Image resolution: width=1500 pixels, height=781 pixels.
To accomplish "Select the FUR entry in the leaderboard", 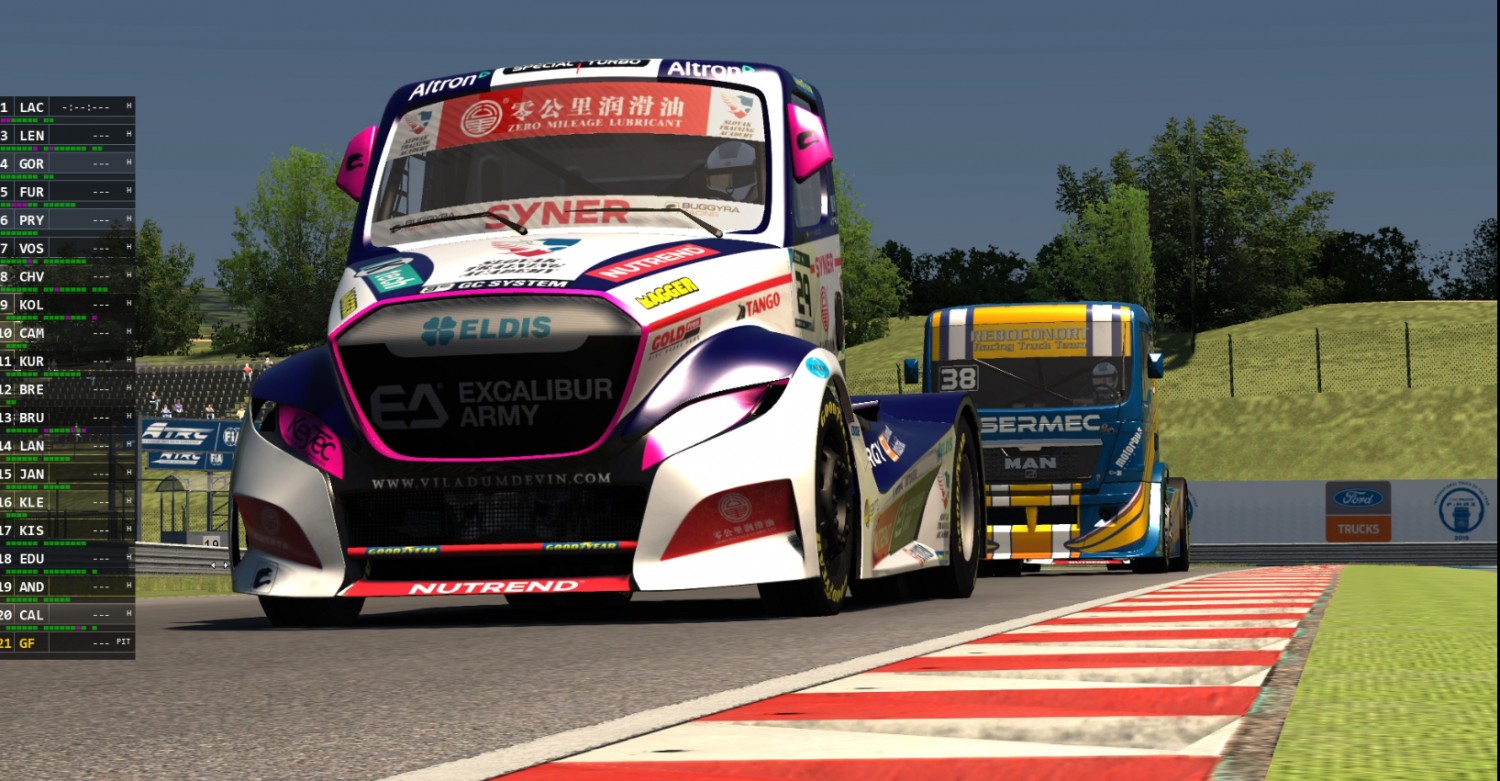I will tap(66, 191).
